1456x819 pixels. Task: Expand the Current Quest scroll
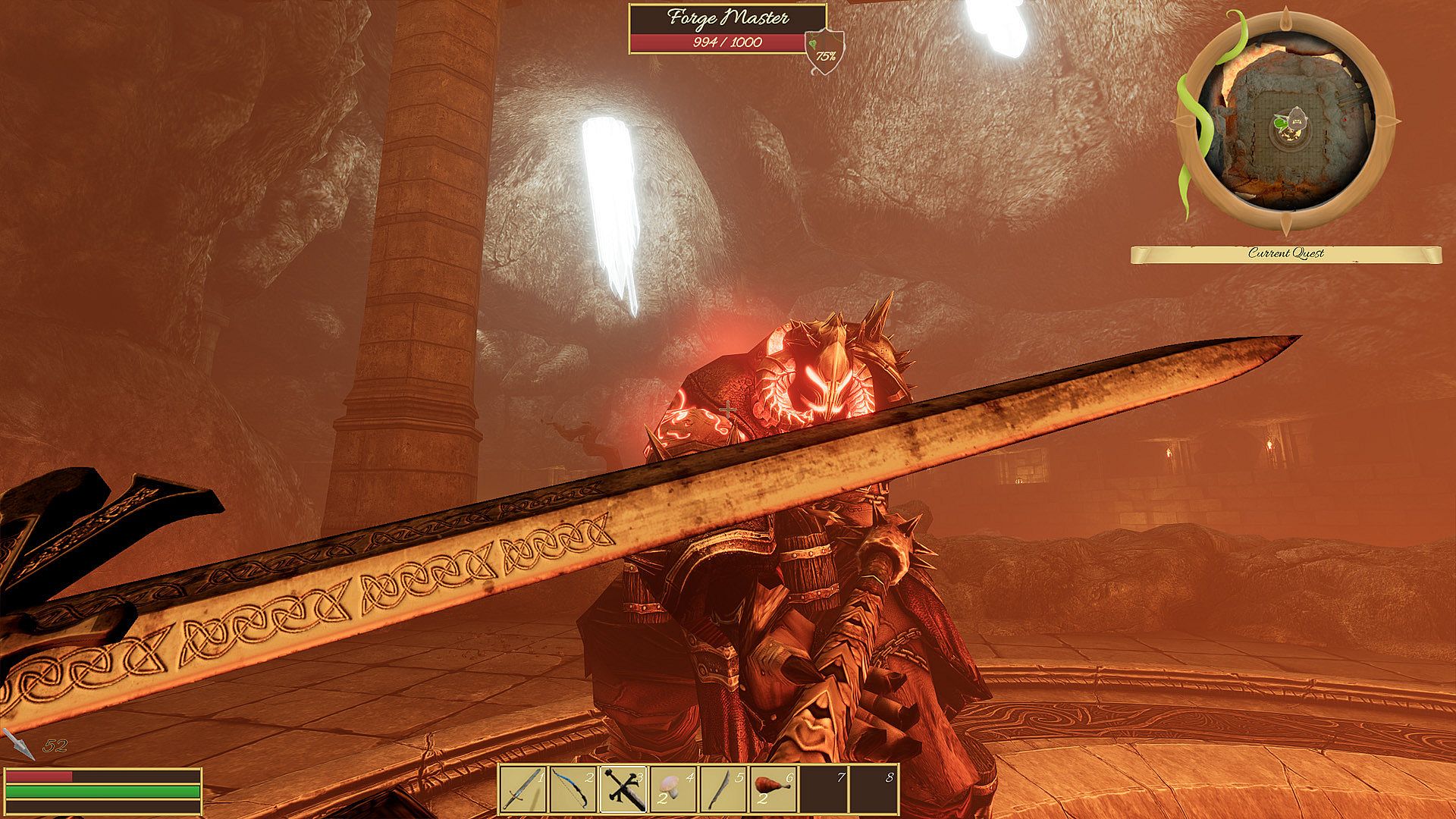pos(1285,254)
